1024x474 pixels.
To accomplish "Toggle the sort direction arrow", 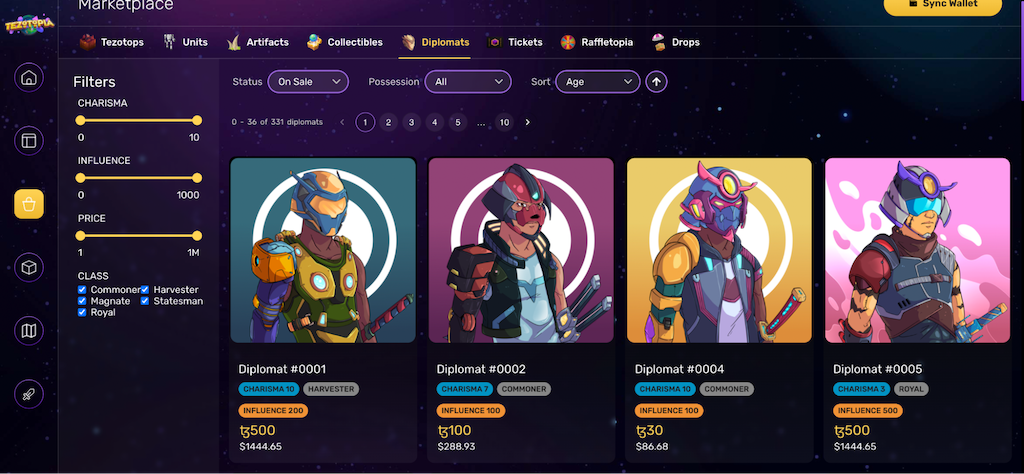I will tap(656, 81).
